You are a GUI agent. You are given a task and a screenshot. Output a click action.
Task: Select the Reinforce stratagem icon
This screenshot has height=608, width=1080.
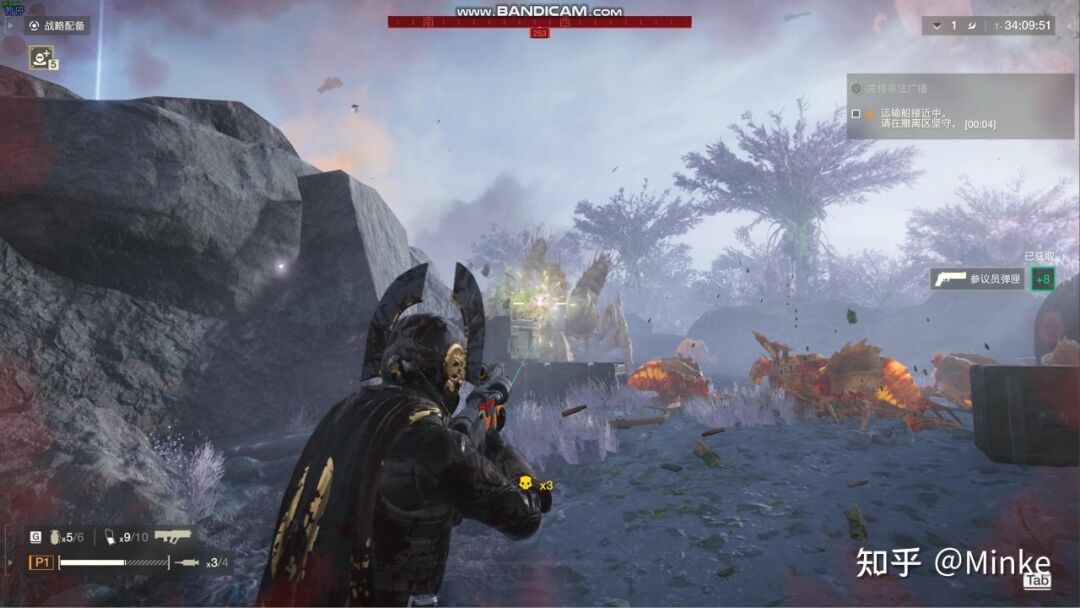(x=41, y=58)
